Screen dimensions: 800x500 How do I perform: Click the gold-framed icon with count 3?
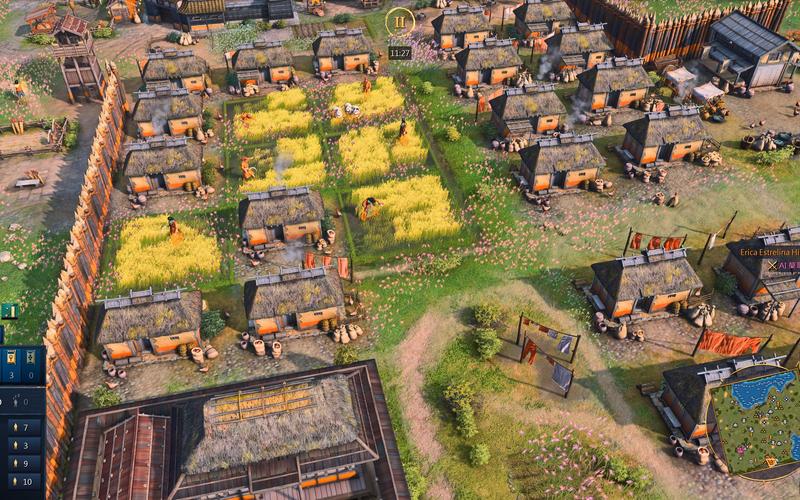pos(11,363)
